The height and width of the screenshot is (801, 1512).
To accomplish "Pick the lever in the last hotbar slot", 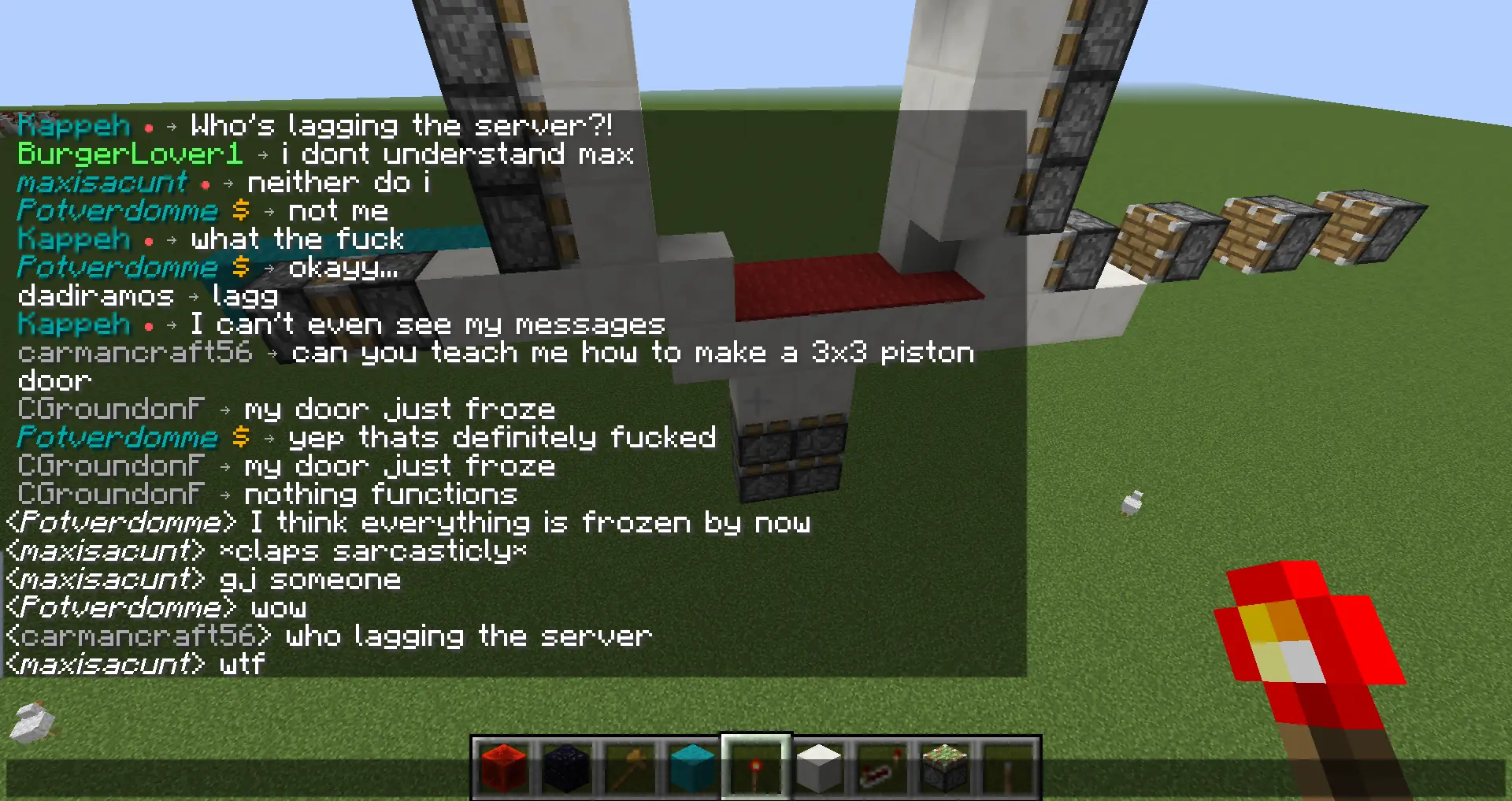I will (x=1008, y=768).
